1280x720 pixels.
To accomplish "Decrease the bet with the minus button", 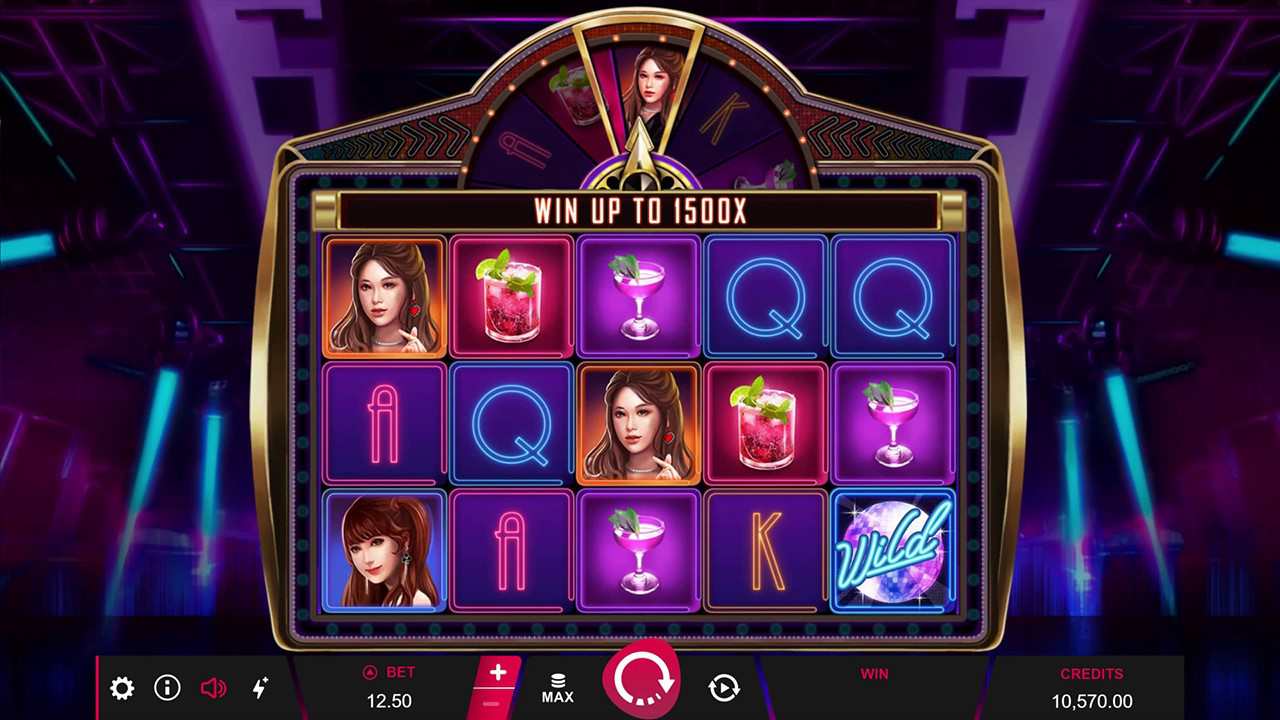I will pyautogui.click(x=490, y=704).
